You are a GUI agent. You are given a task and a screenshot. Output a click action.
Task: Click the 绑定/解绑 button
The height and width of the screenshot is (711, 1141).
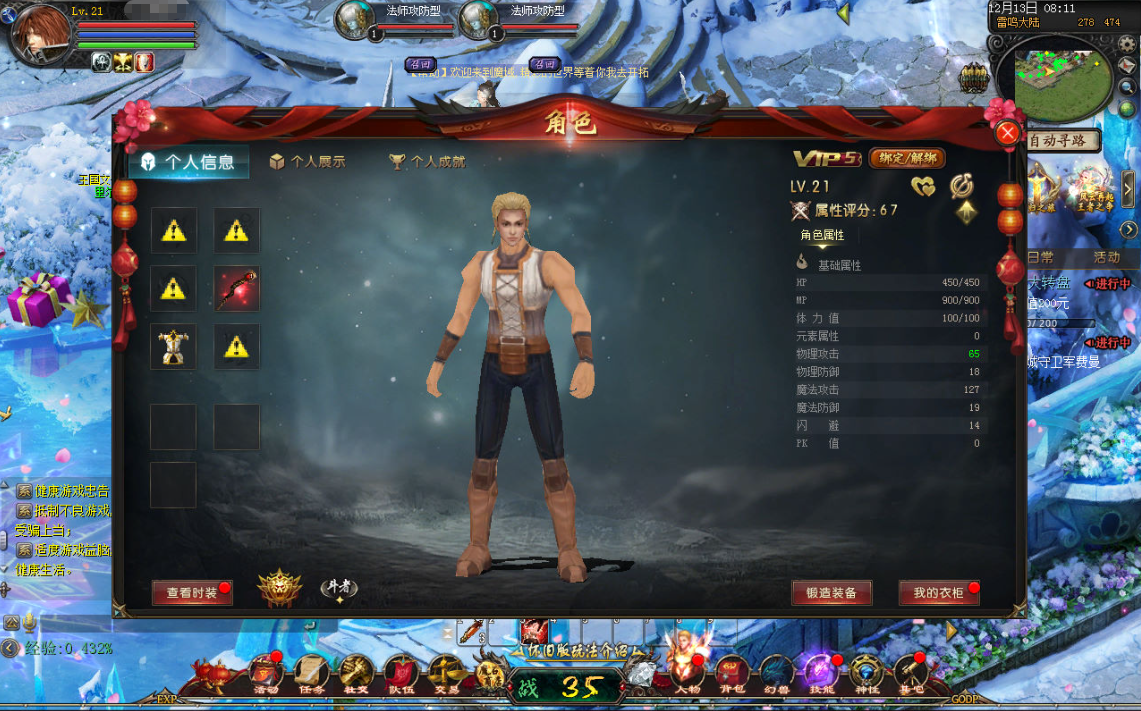[x=907, y=158]
